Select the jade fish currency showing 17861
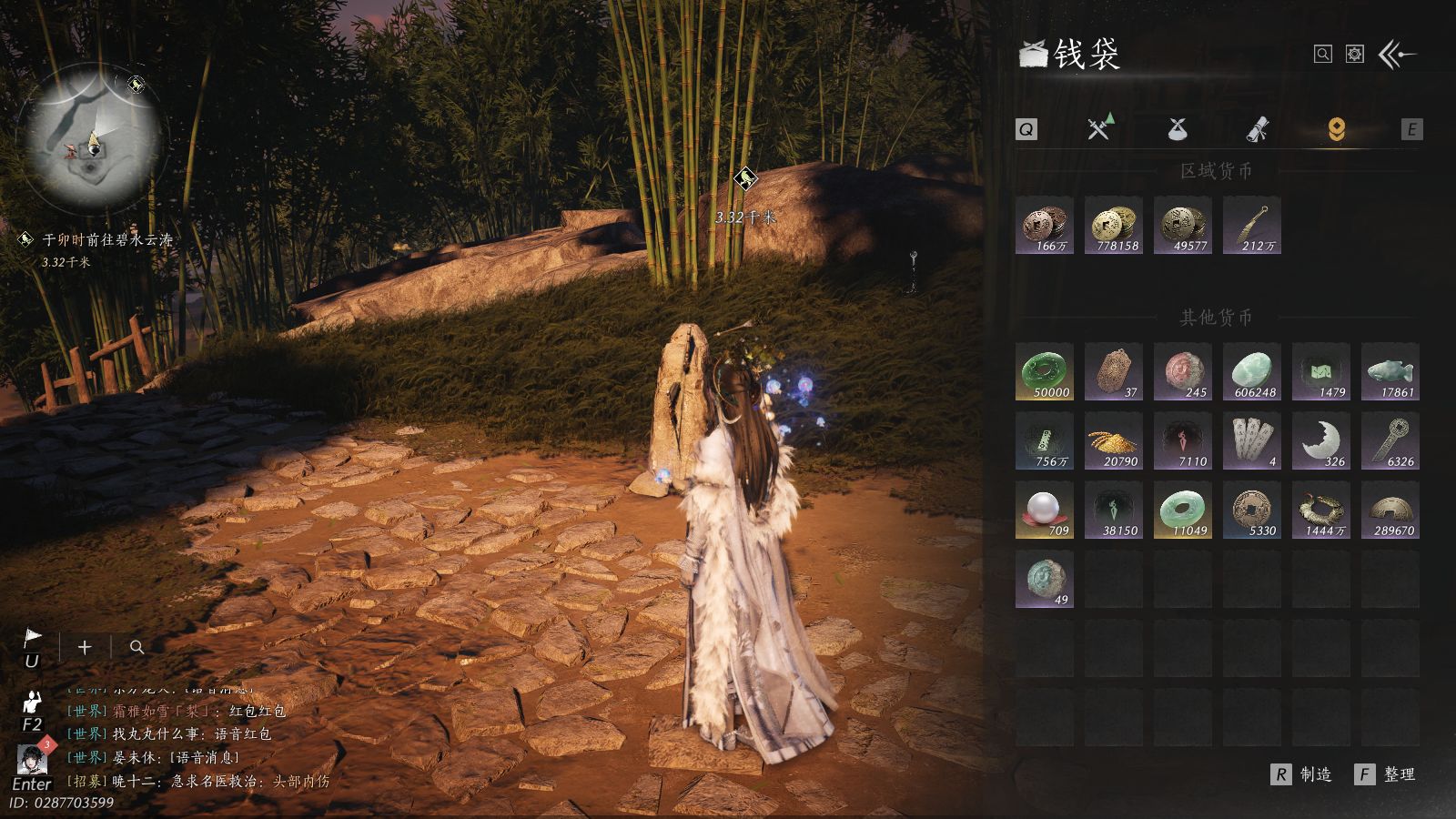Image resolution: width=1456 pixels, height=819 pixels. tap(1390, 372)
